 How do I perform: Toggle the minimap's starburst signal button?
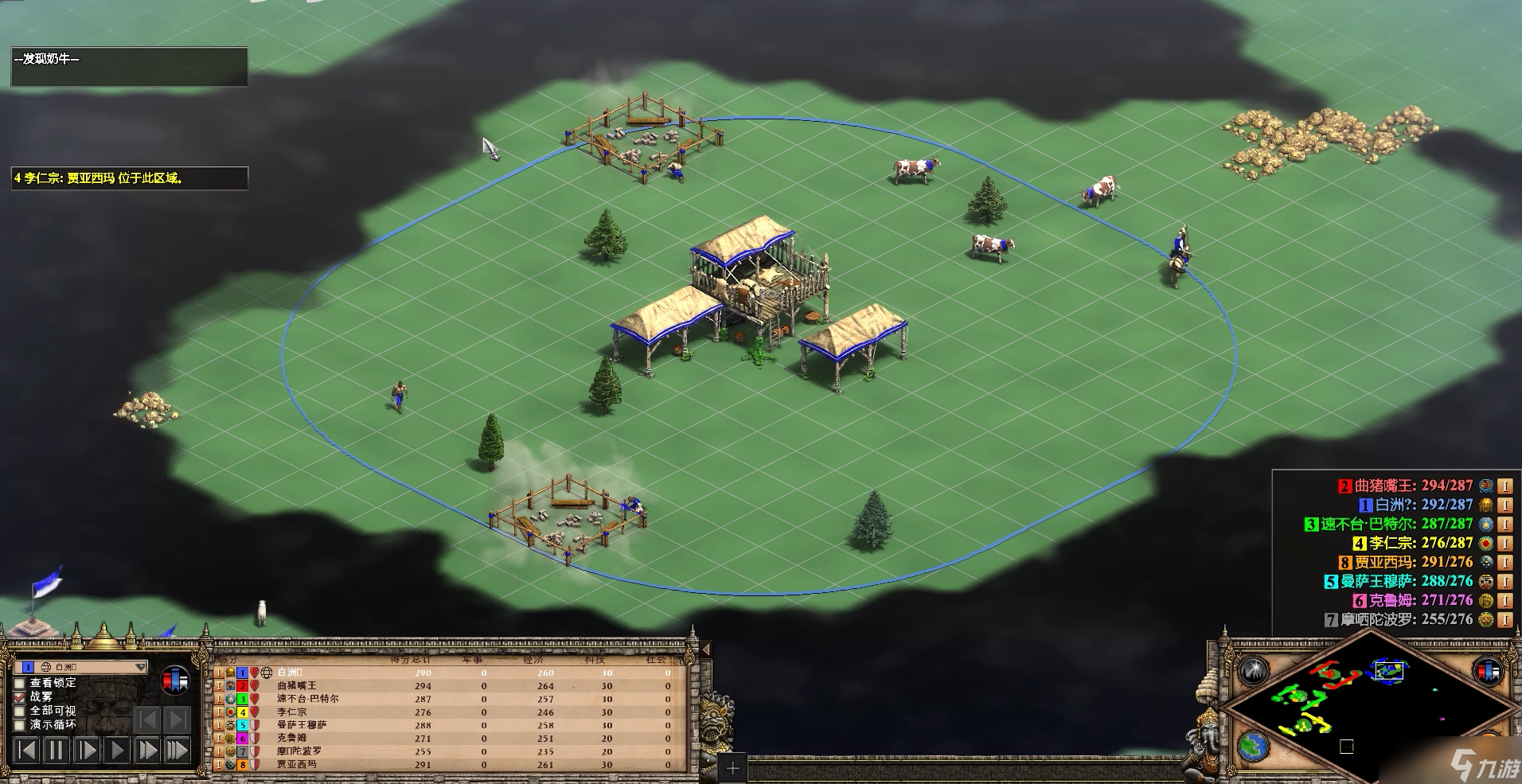click(x=1253, y=670)
